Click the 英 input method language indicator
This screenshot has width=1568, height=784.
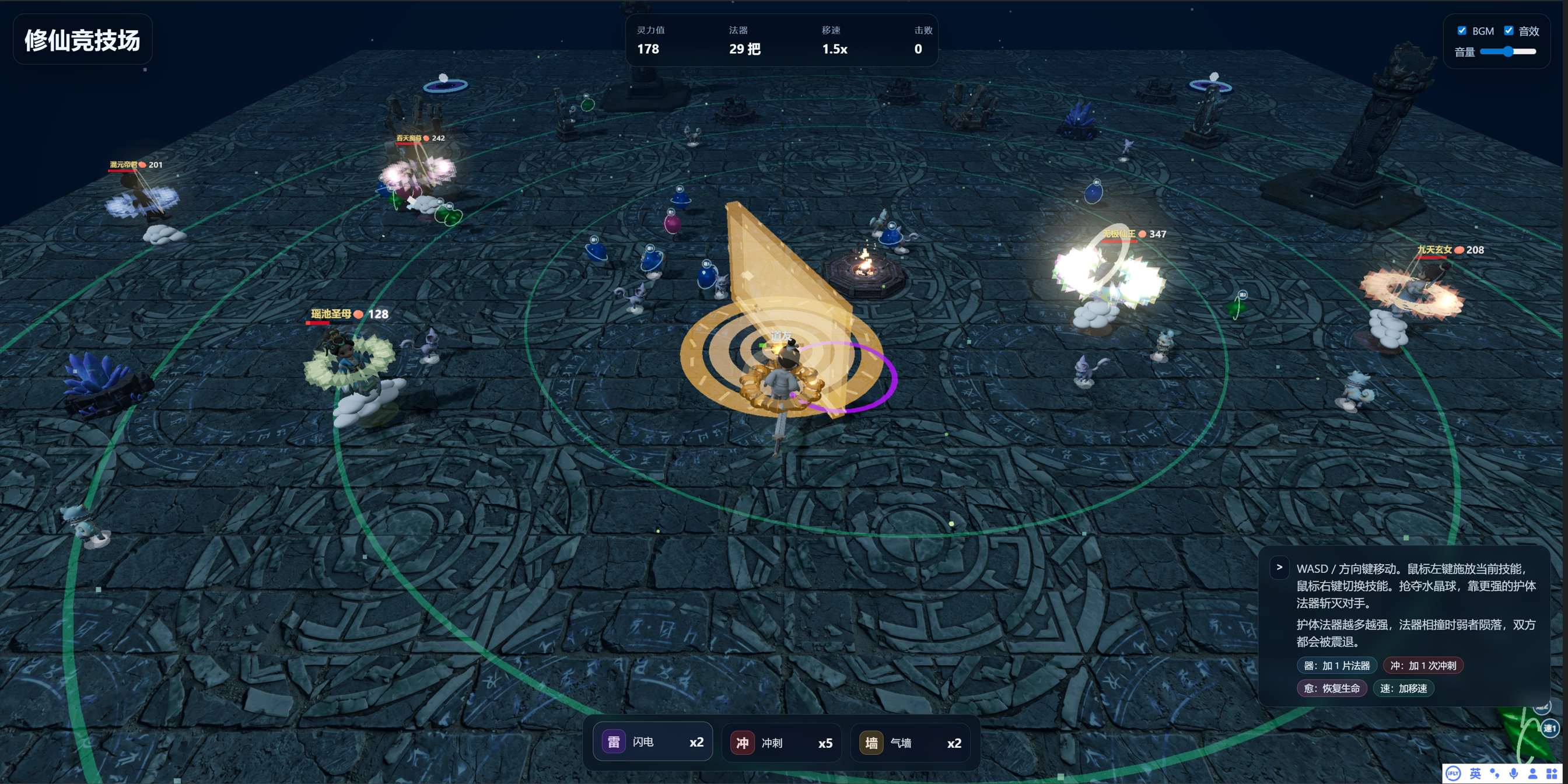(1475, 773)
